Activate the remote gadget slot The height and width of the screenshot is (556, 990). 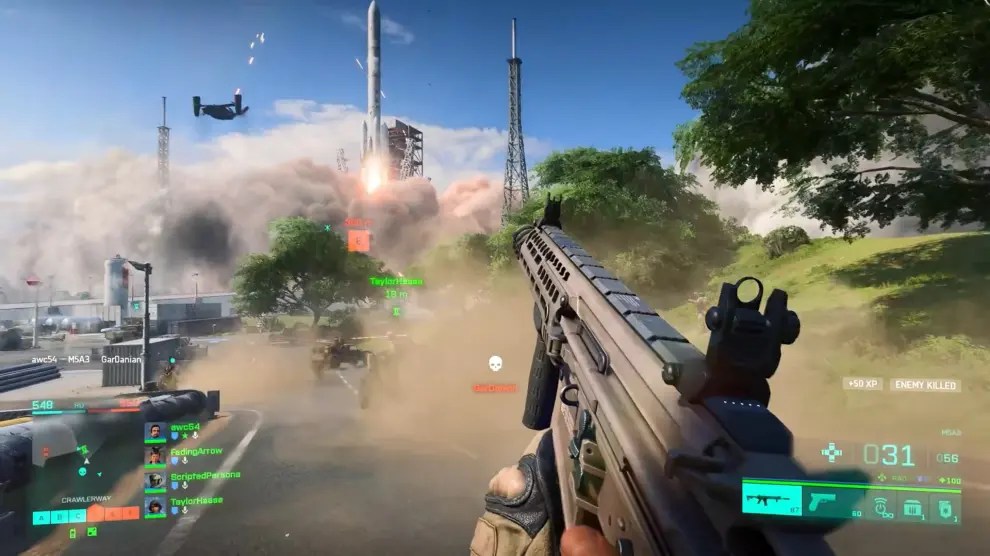882,507
